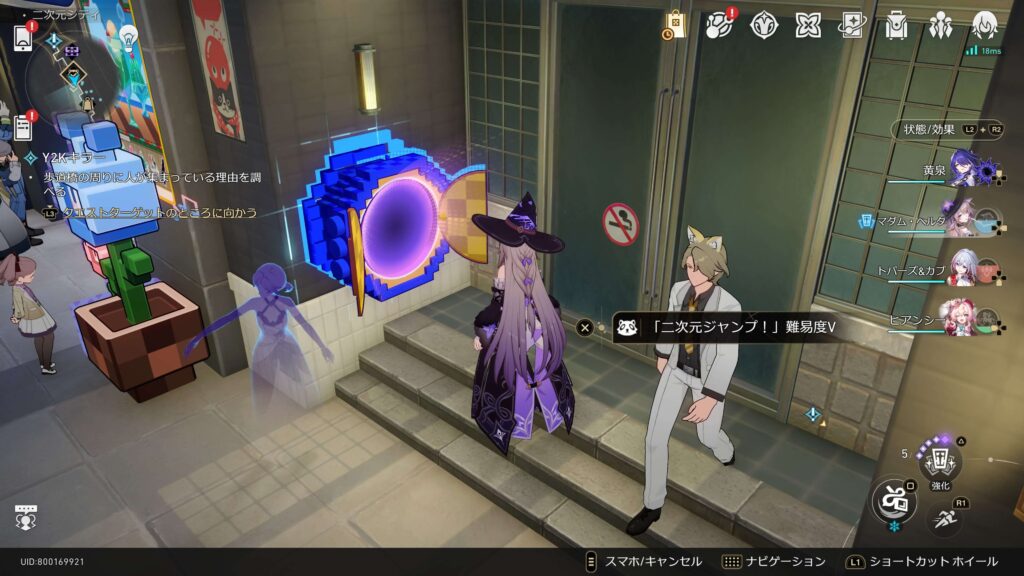Open the team lineup icon
This screenshot has width=1024, height=576.
coord(940,25)
